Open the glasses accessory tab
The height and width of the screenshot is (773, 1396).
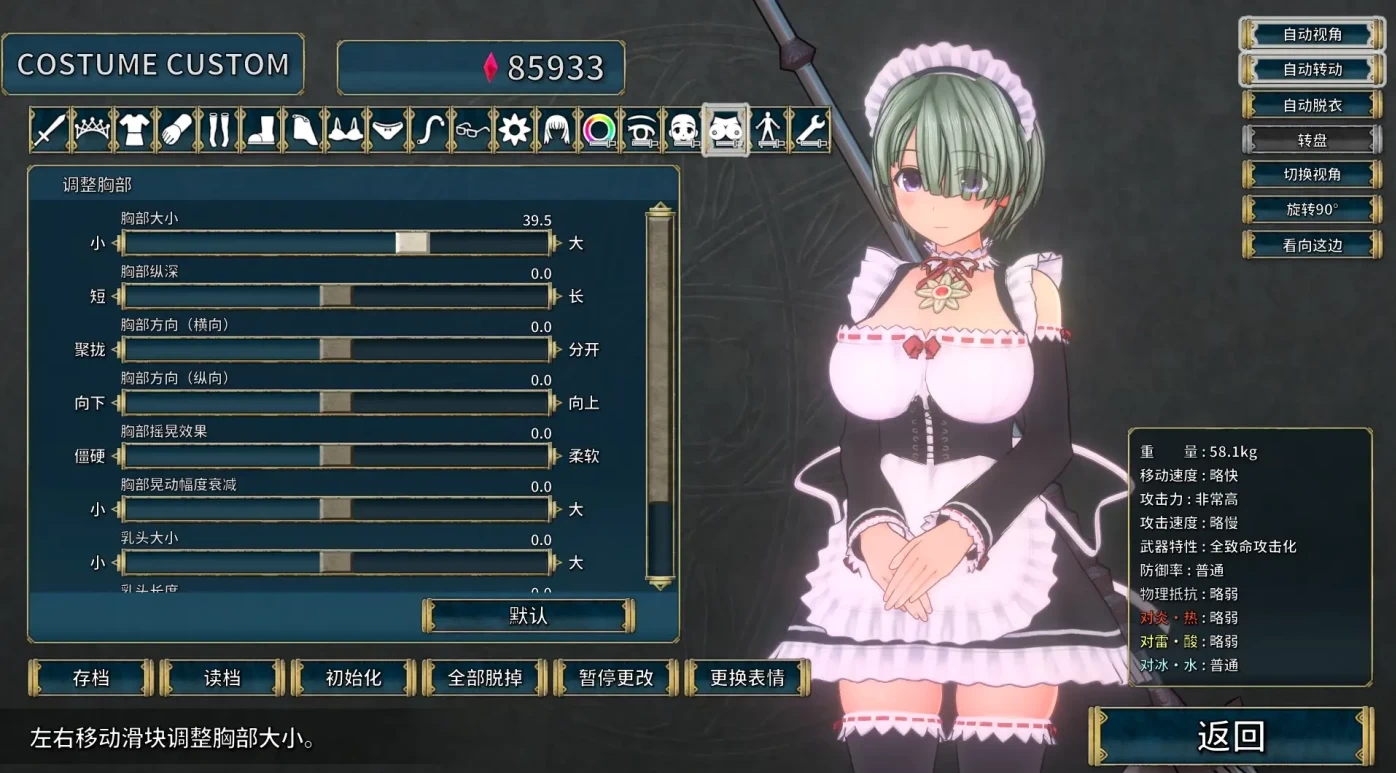pyautogui.click(x=472, y=130)
